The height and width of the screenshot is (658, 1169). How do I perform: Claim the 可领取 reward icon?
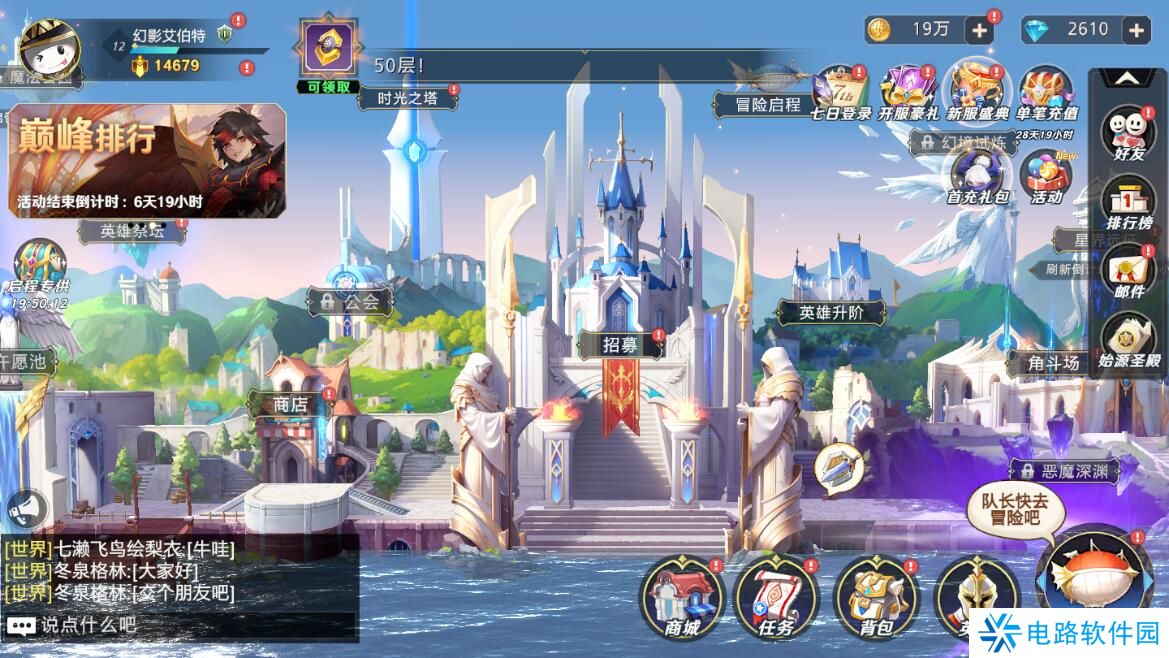327,50
